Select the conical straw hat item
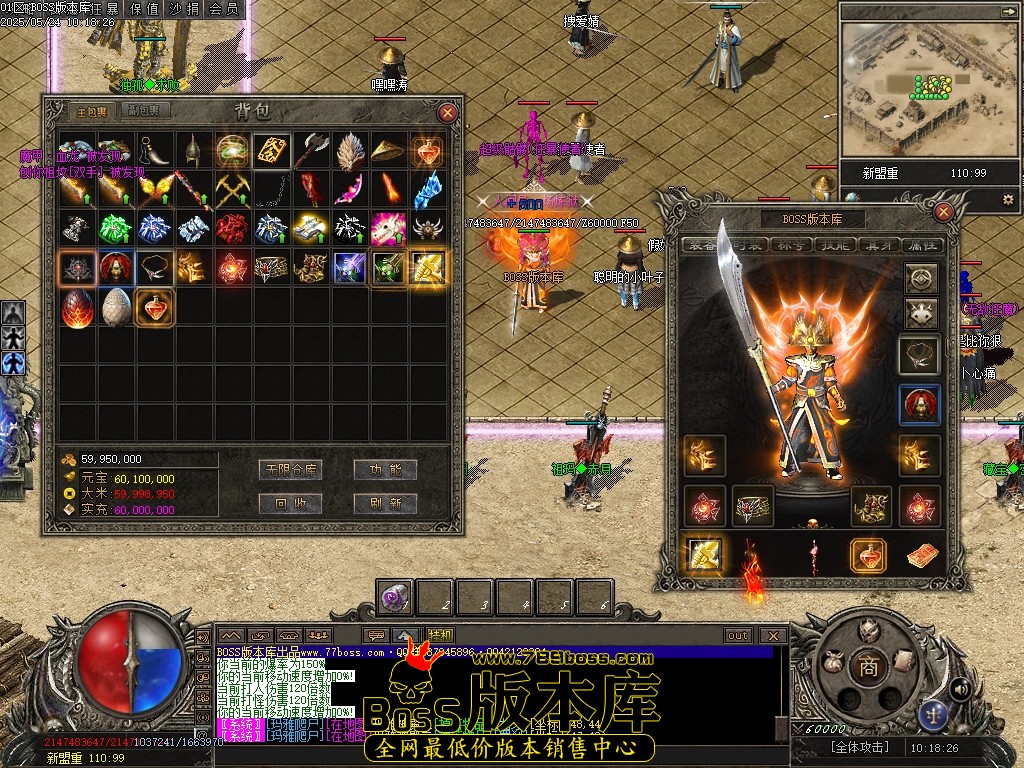 tap(389, 150)
